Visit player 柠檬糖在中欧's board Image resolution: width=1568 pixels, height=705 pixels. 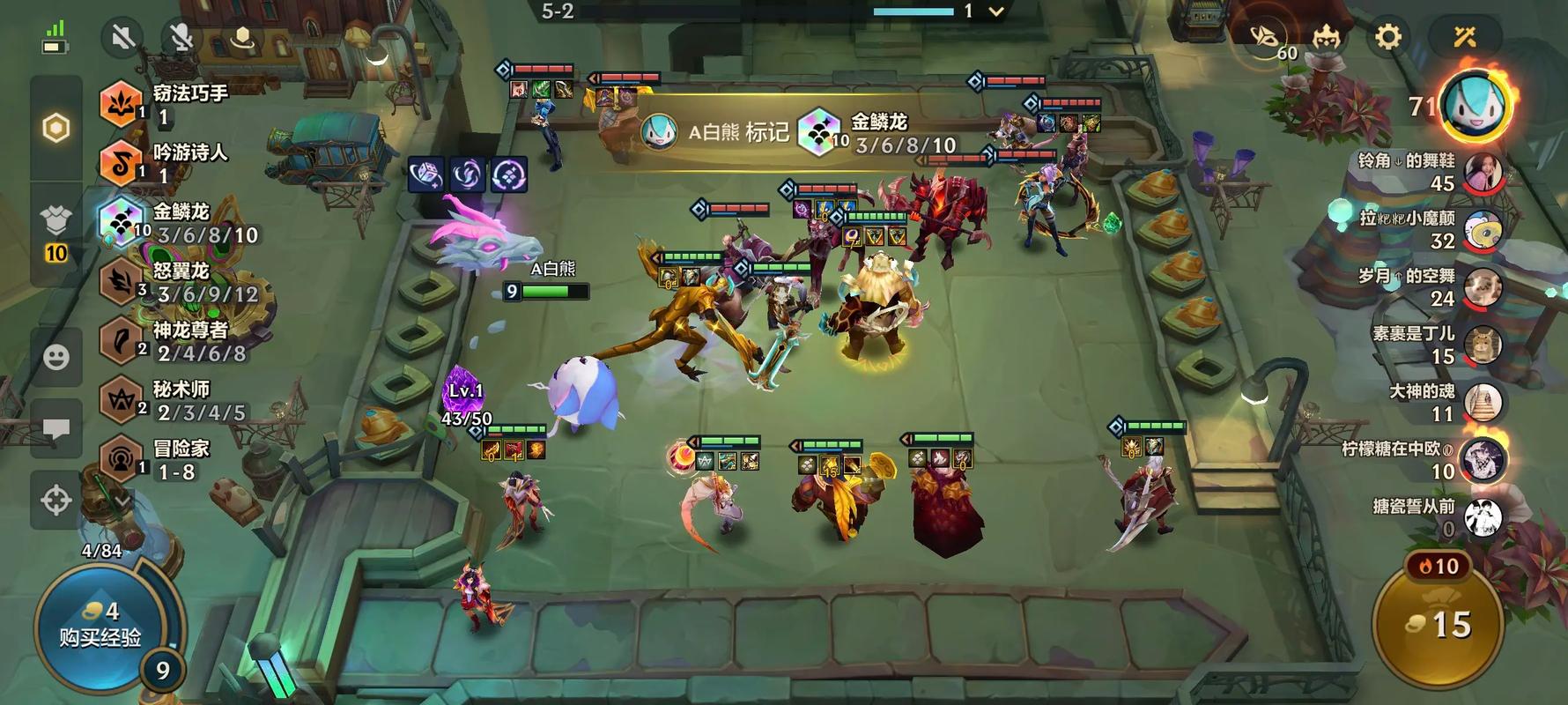[1483, 459]
